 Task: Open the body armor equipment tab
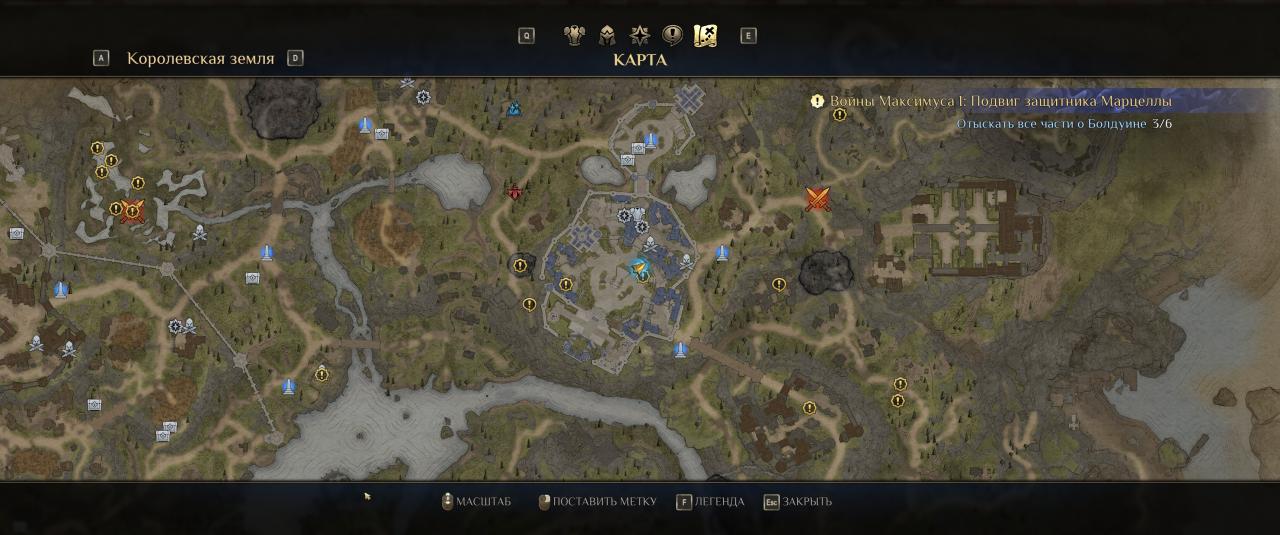pyautogui.click(x=574, y=36)
